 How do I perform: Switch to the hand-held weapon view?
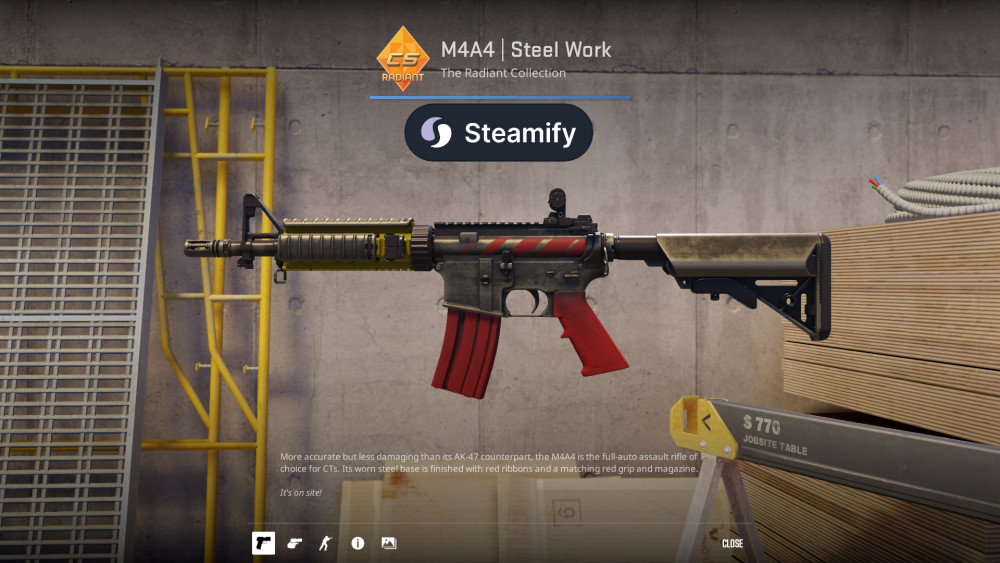coord(294,543)
